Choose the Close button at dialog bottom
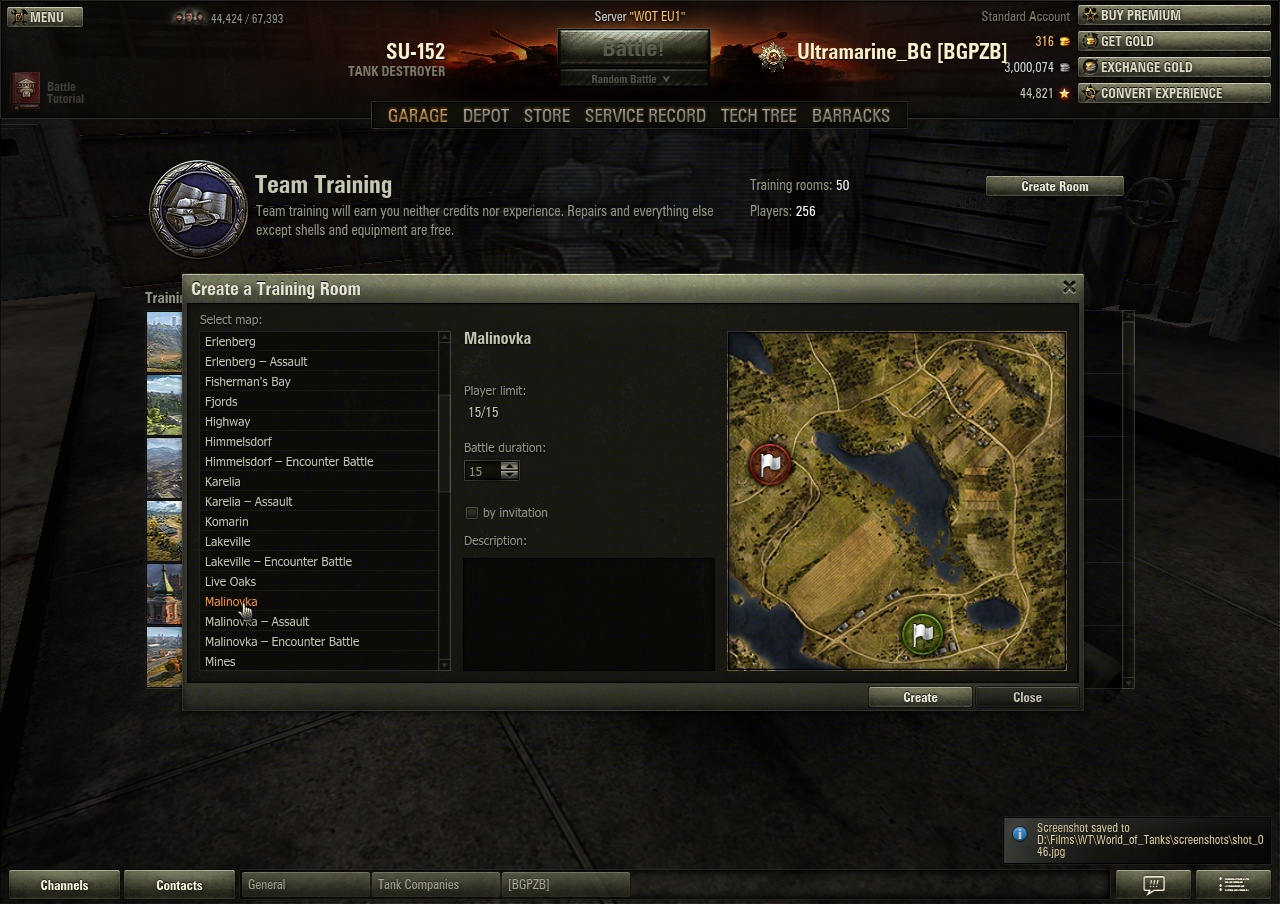The height and width of the screenshot is (904, 1280). point(1027,697)
